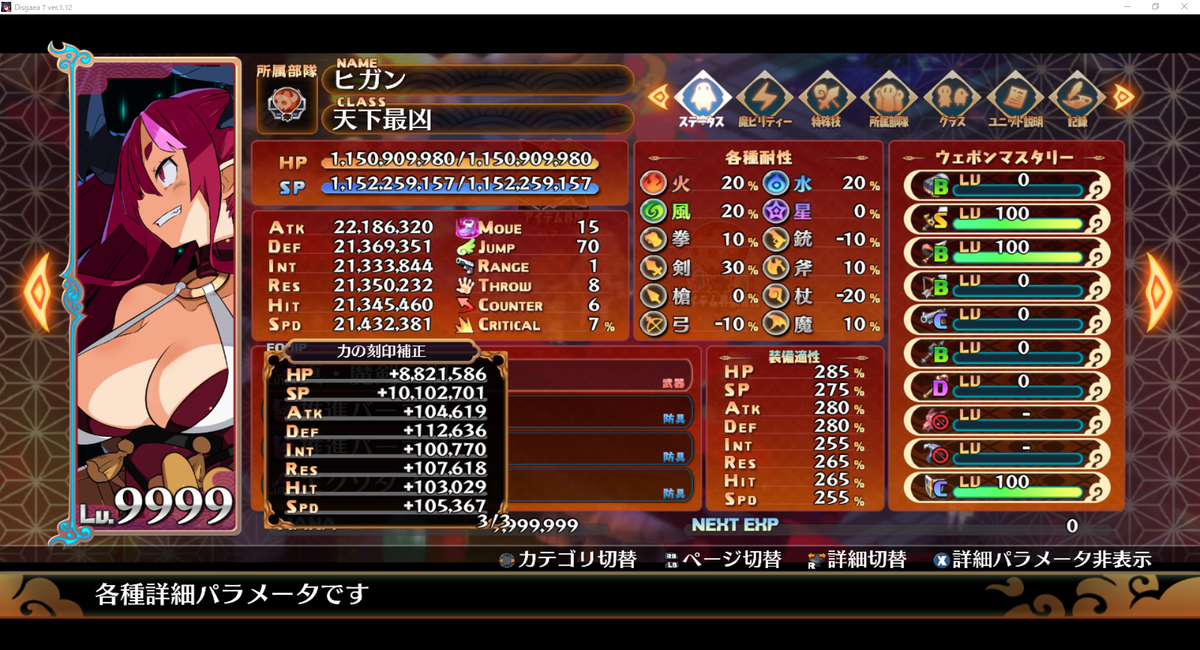Viewport: 1200px width, 650px height.
Task: Switch to the 魔ビリティー tab
Action: point(765,99)
